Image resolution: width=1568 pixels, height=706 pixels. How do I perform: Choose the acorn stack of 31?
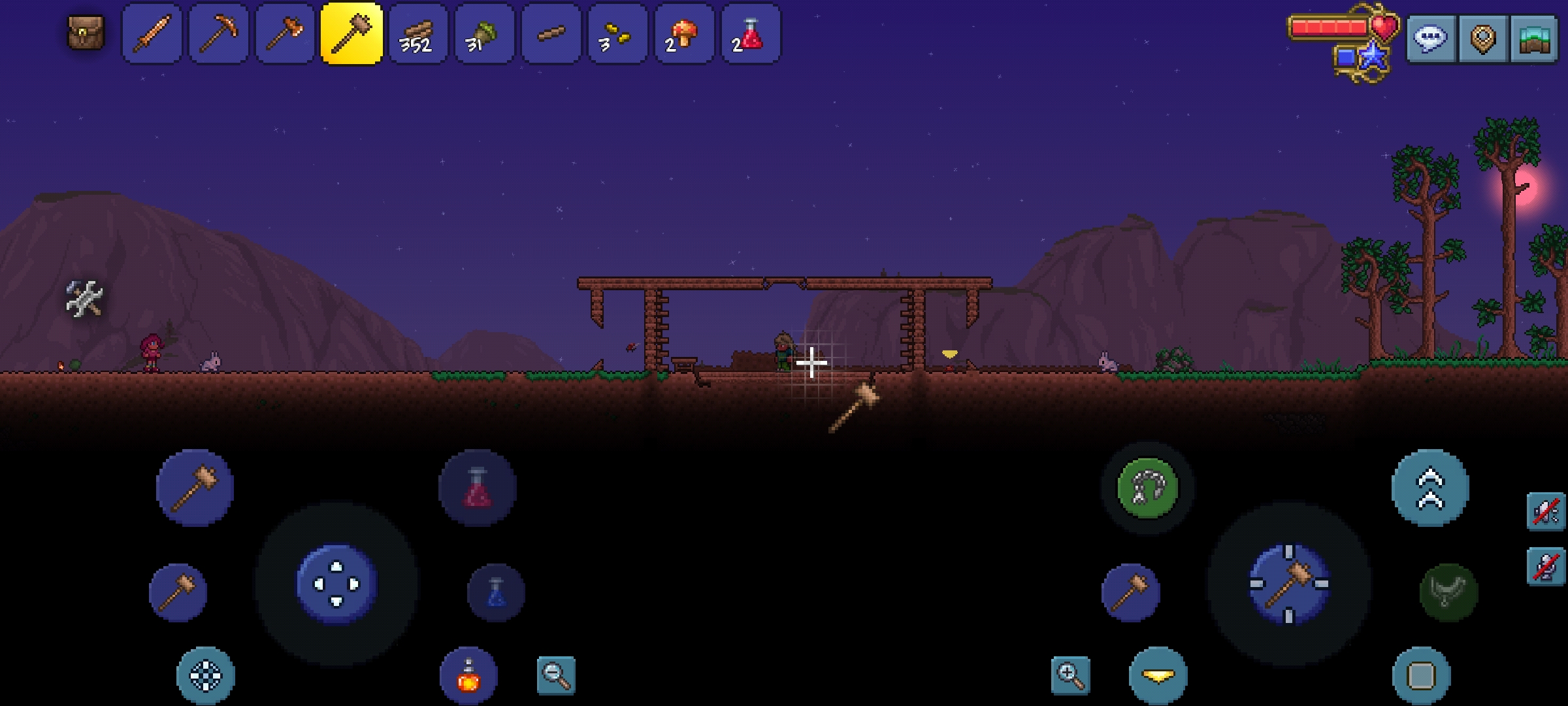pos(484,34)
